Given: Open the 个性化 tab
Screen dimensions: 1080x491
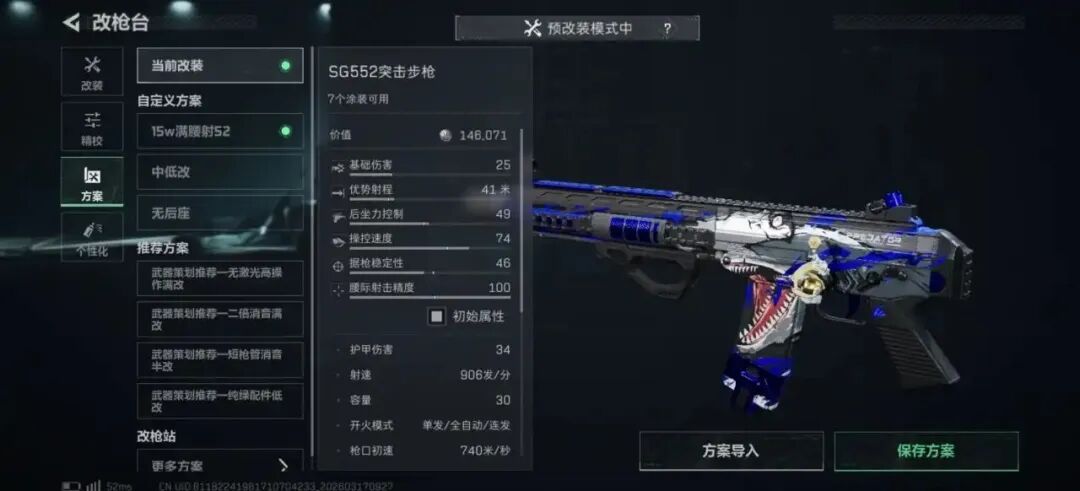Looking at the screenshot, I should (92, 236).
